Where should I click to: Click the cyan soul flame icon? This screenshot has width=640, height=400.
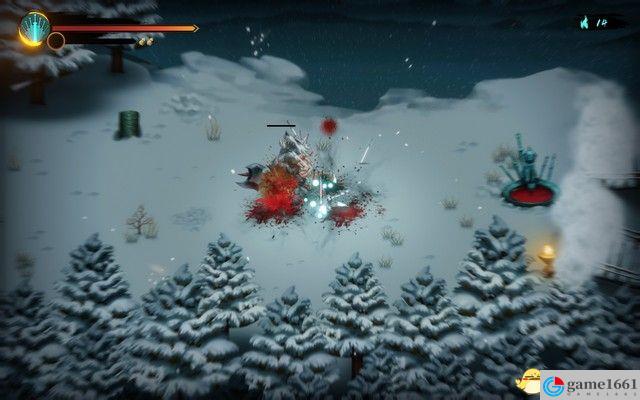click(584, 21)
